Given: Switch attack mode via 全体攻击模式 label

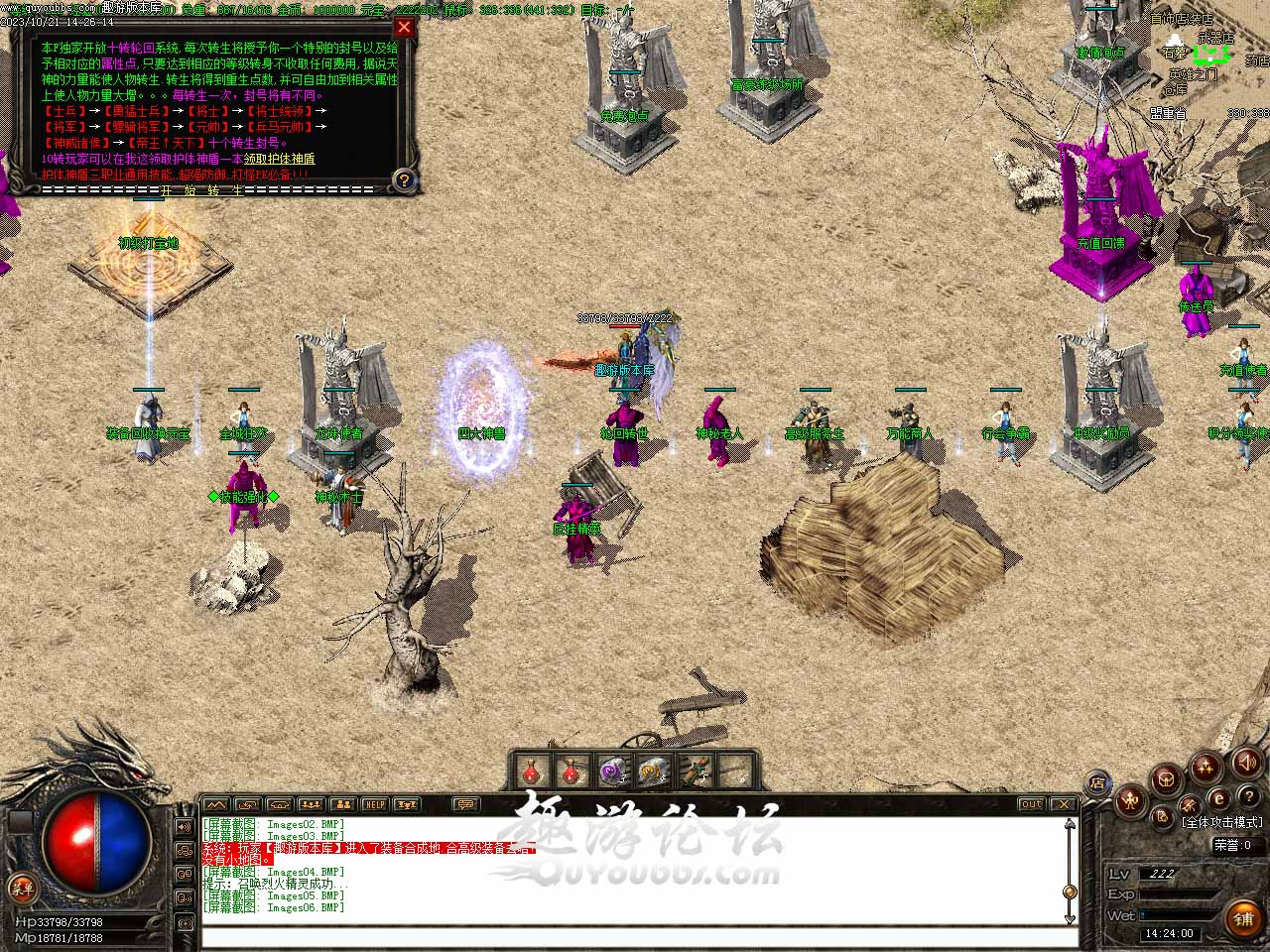Looking at the screenshot, I should pos(1222,822).
